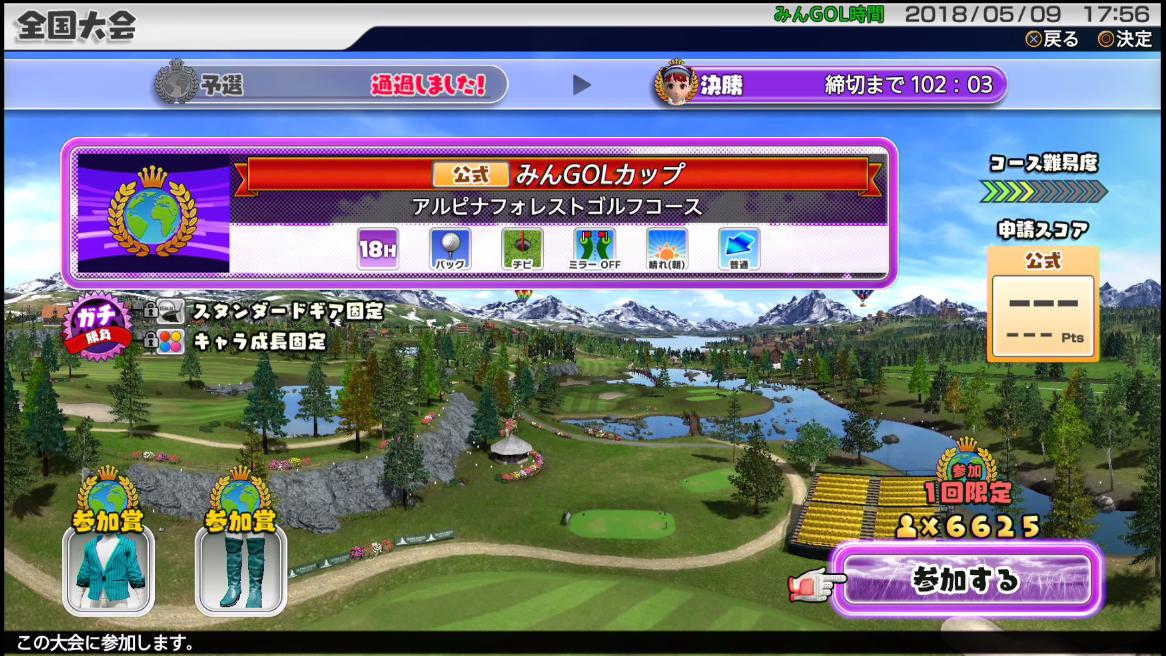Image resolution: width=1166 pixels, height=656 pixels.
Task: Click the 晴れ(朝) weather icon
Action: click(667, 249)
